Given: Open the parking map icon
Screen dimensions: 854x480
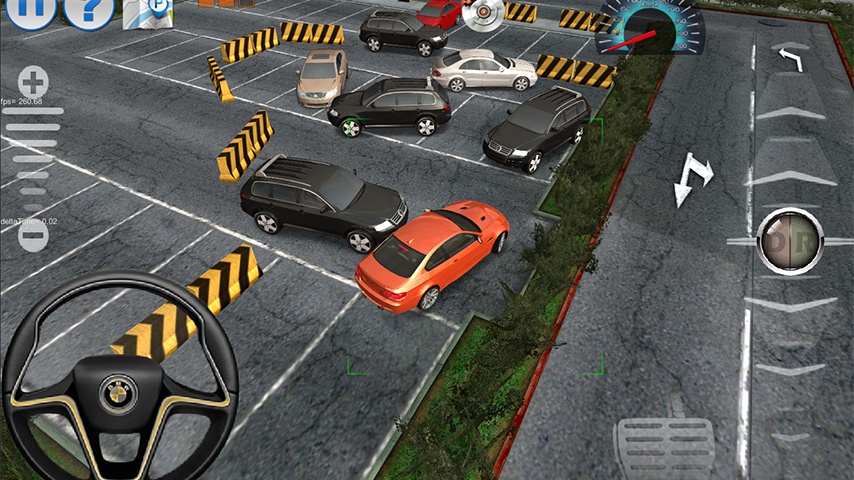Looking at the screenshot, I should pyautogui.click(x=147, y=11).
